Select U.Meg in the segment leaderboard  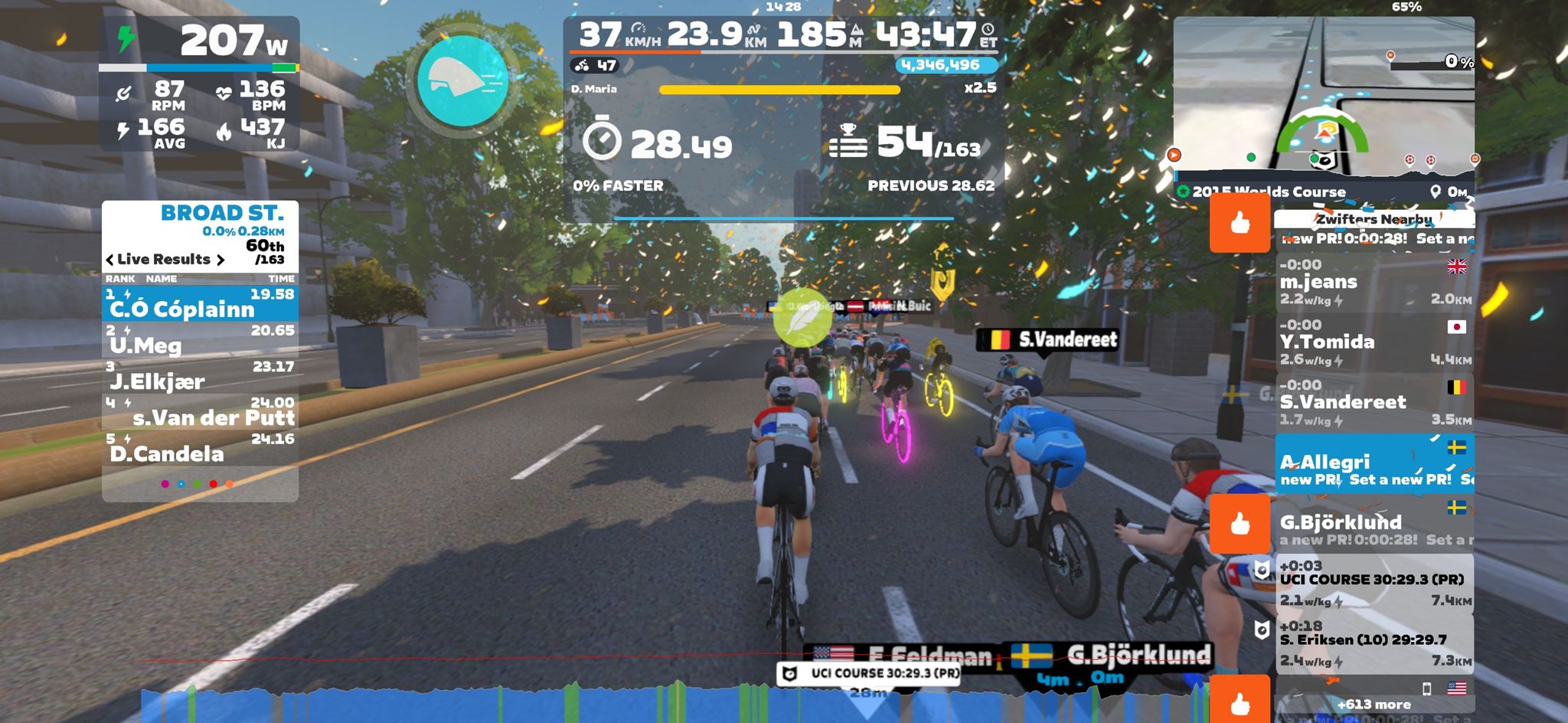click(200, 341)
